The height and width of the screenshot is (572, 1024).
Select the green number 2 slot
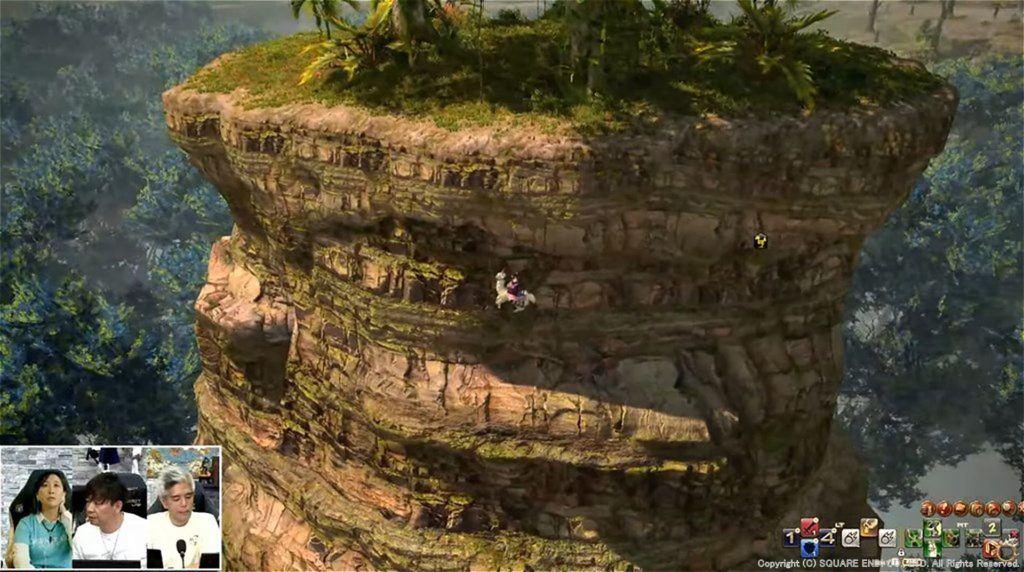(x=991, y=527)
